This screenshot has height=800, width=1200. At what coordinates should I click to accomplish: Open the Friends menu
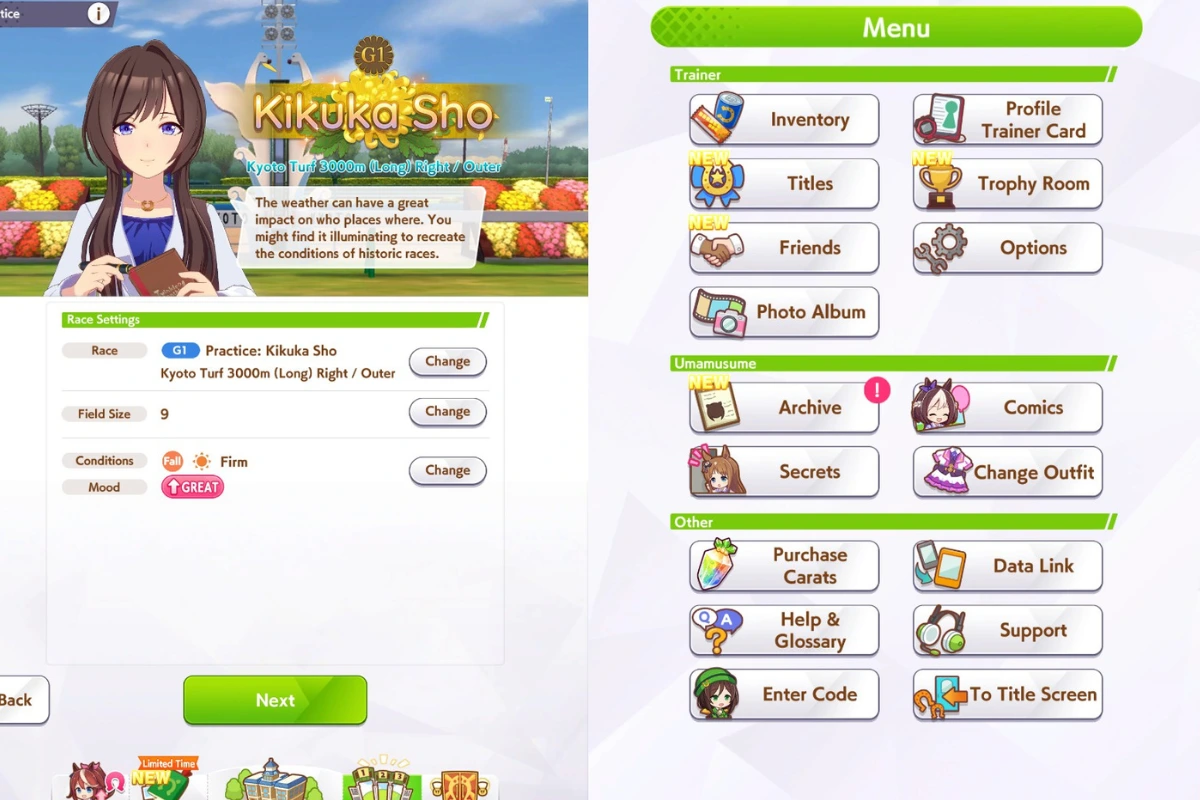click(784, 248)
